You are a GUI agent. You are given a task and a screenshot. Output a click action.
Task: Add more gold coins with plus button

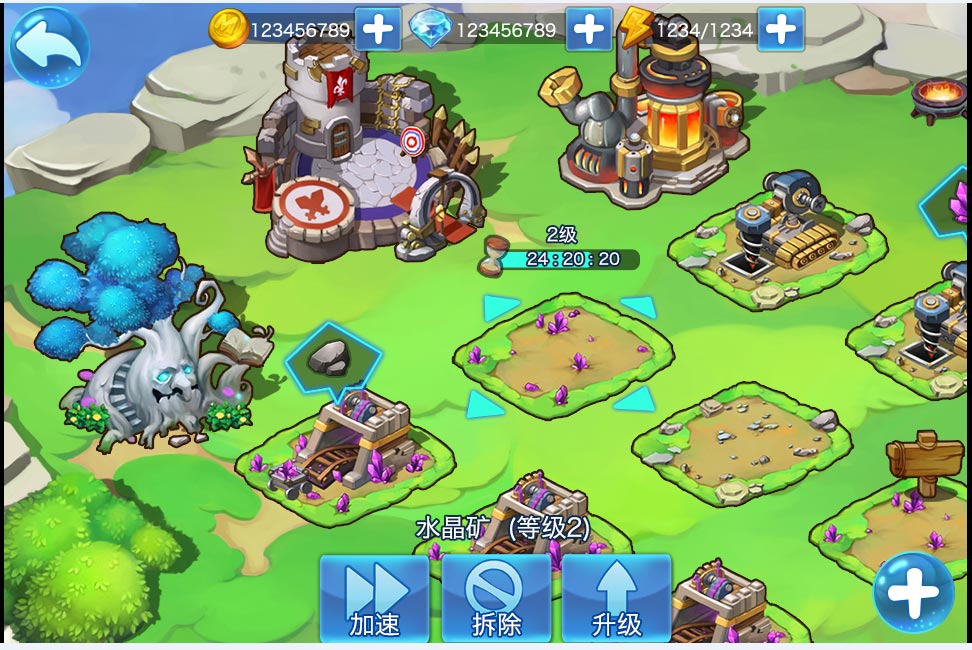pos(378,29)
